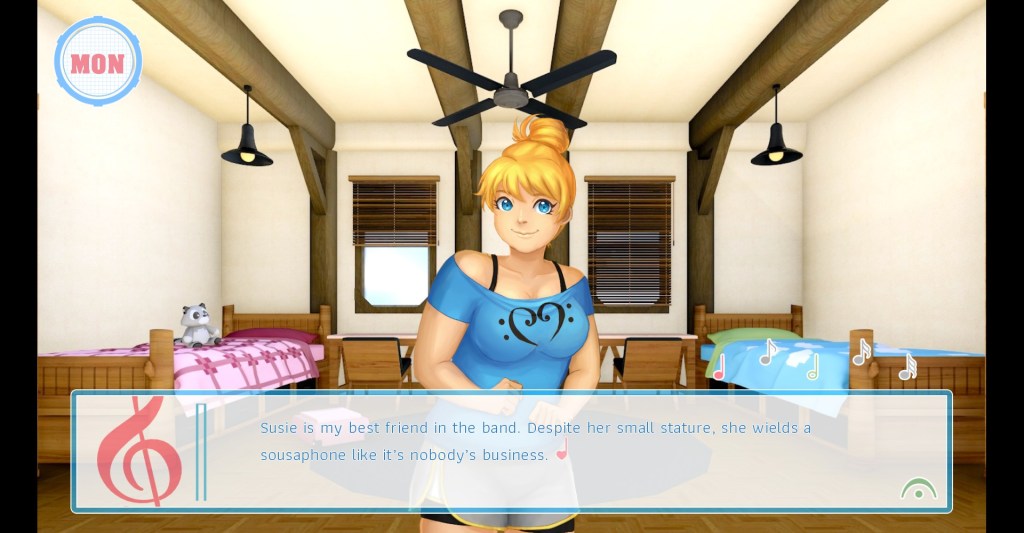
Task: Select the pink half note icon
Action: 719,367
